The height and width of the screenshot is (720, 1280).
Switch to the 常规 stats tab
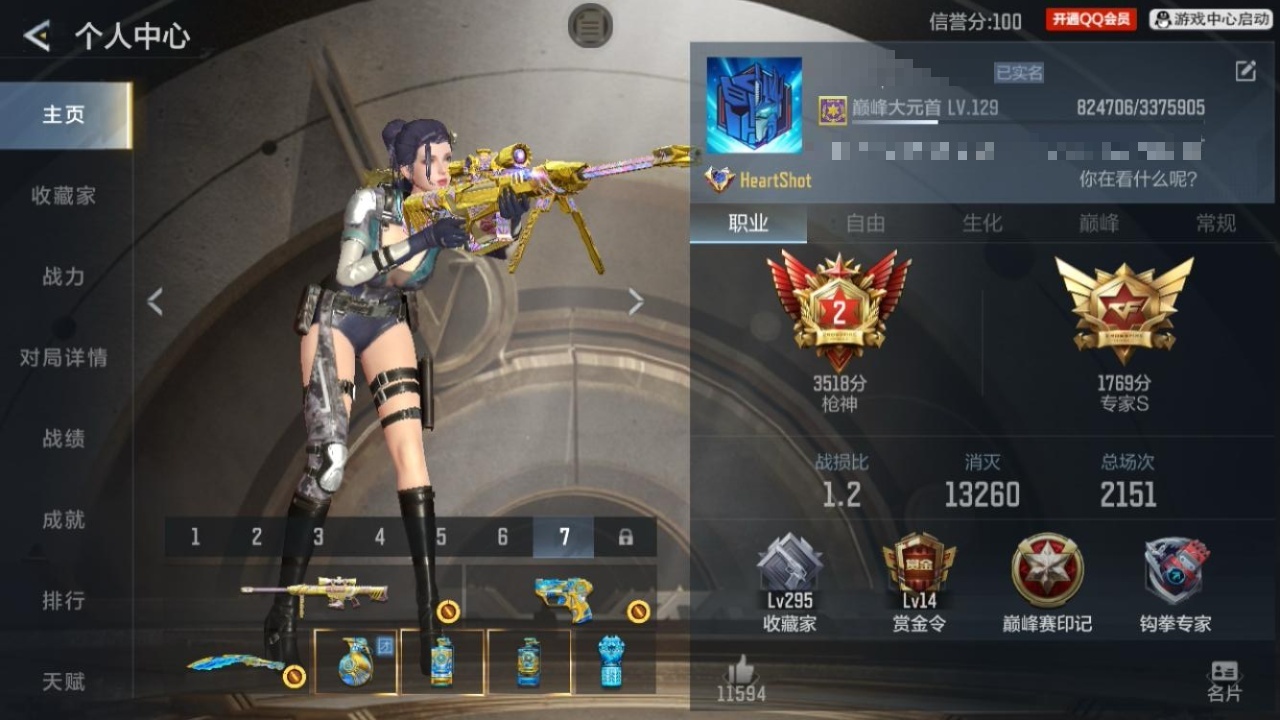click(1216, 224)
